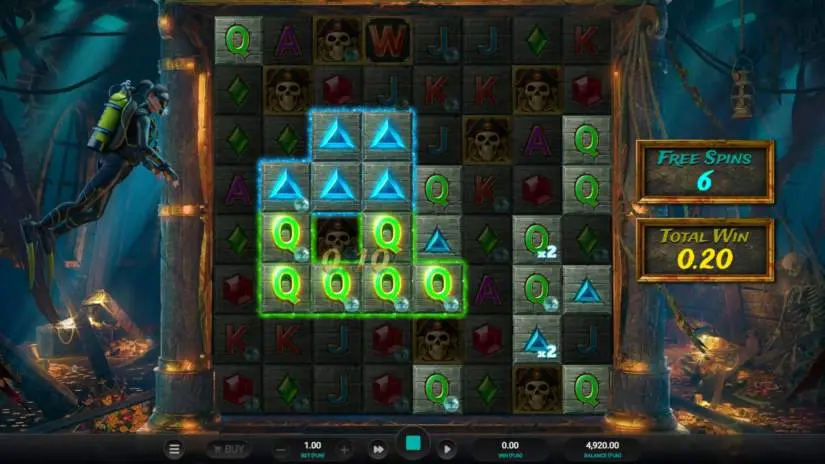This screenshot has width=825, height=464.
Task: Start autoplay with the small play button
Action: tap(447, 449)
